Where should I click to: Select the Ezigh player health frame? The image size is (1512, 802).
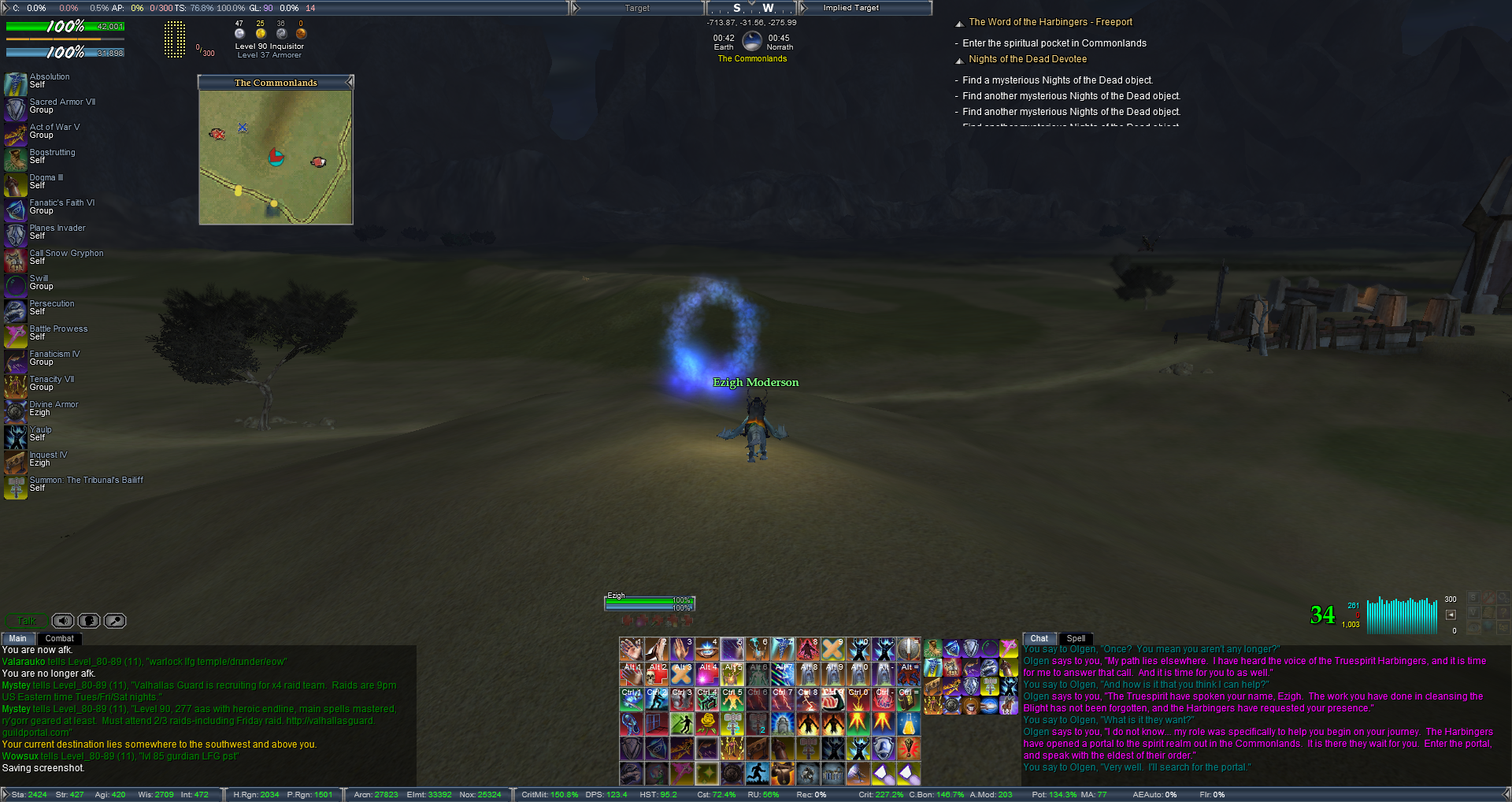650,603
